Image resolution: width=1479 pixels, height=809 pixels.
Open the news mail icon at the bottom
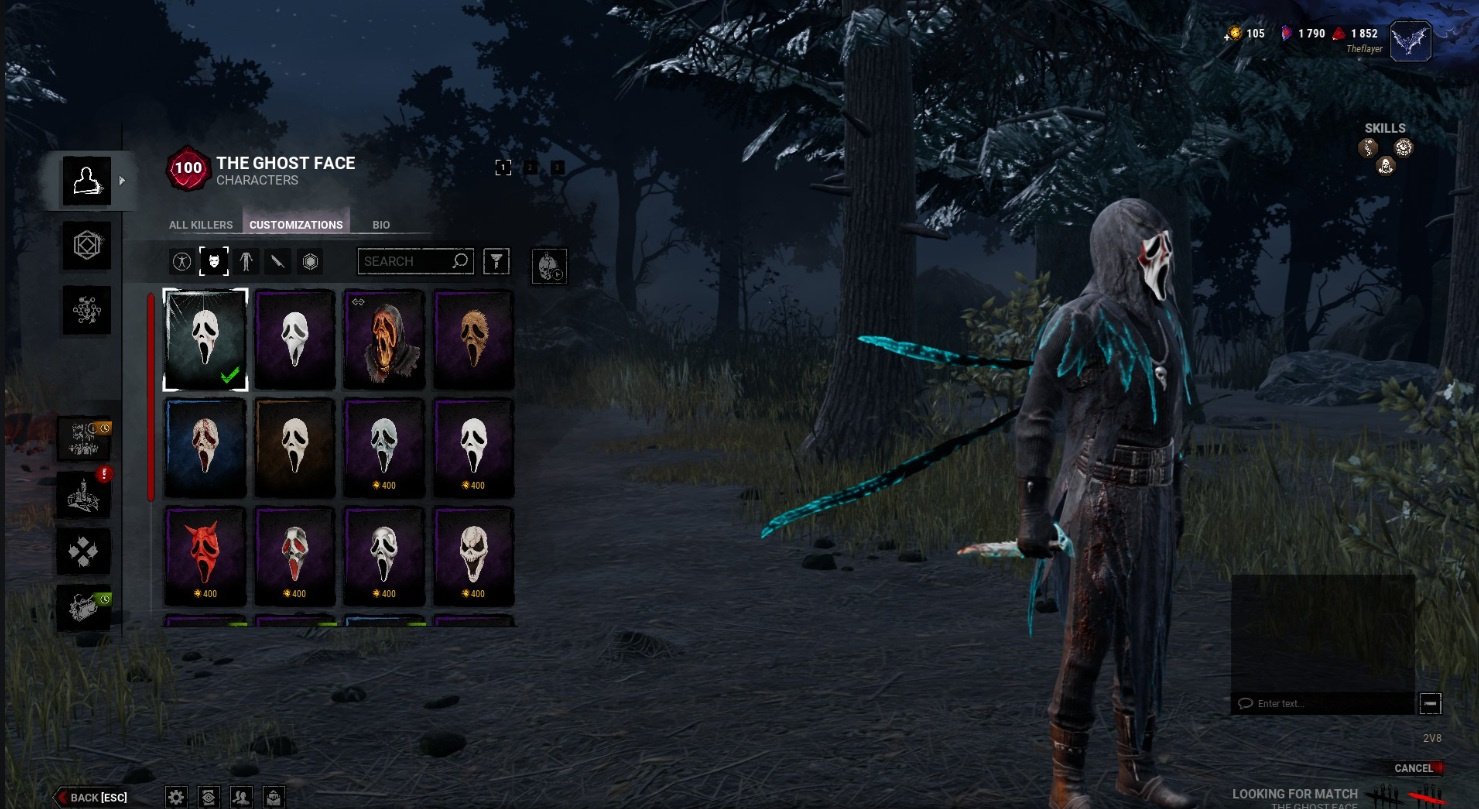273,796
